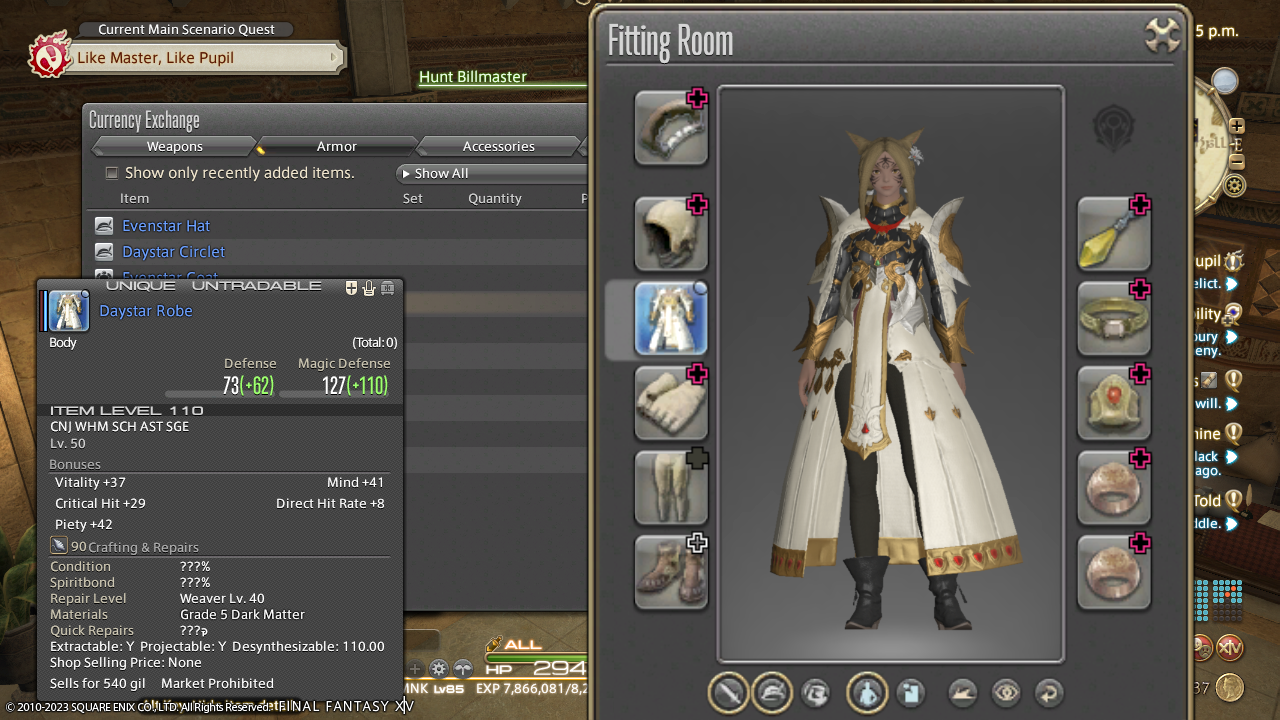Select the sandals feet slot
The height and width of the screenshot is (720, 1280).
[x=671, y=573]
